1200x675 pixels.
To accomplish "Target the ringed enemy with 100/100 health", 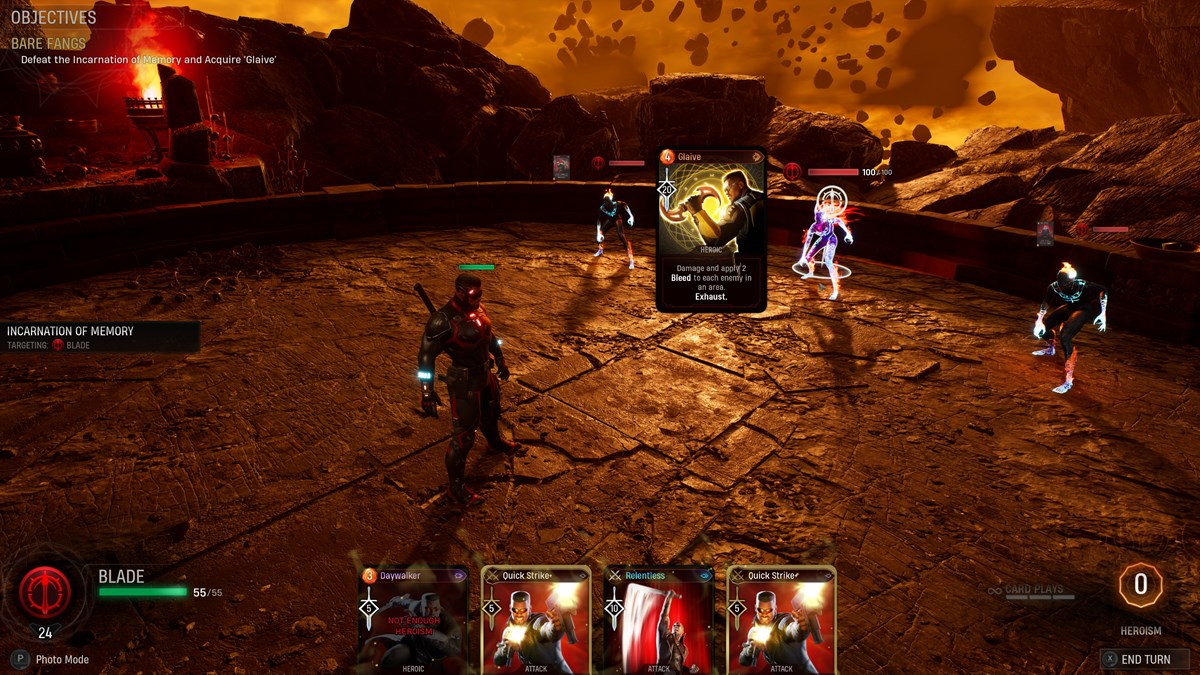I will (x=826, y=240).
